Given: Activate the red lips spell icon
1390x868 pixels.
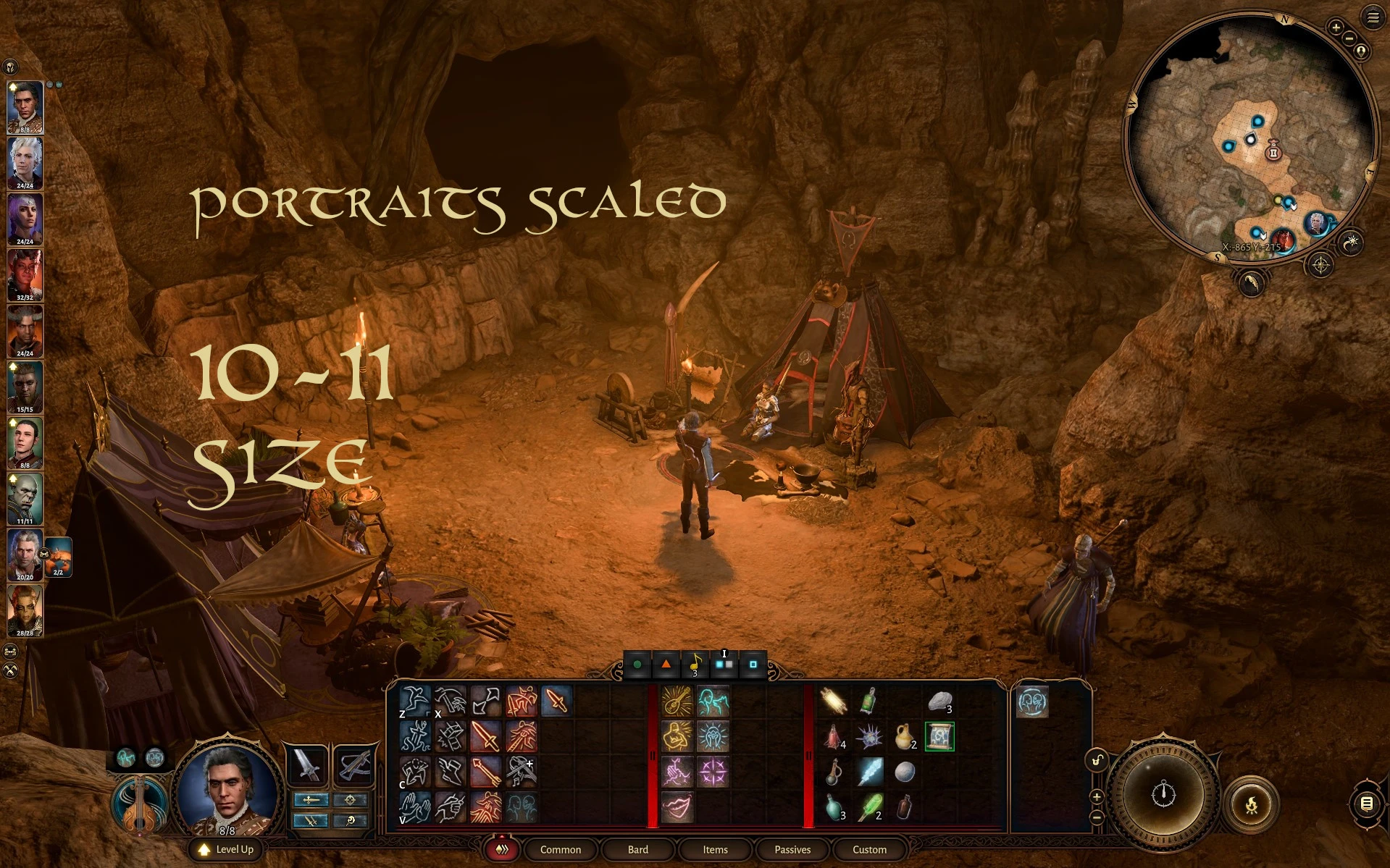Looking at the screenshot, I should (677, 806).
